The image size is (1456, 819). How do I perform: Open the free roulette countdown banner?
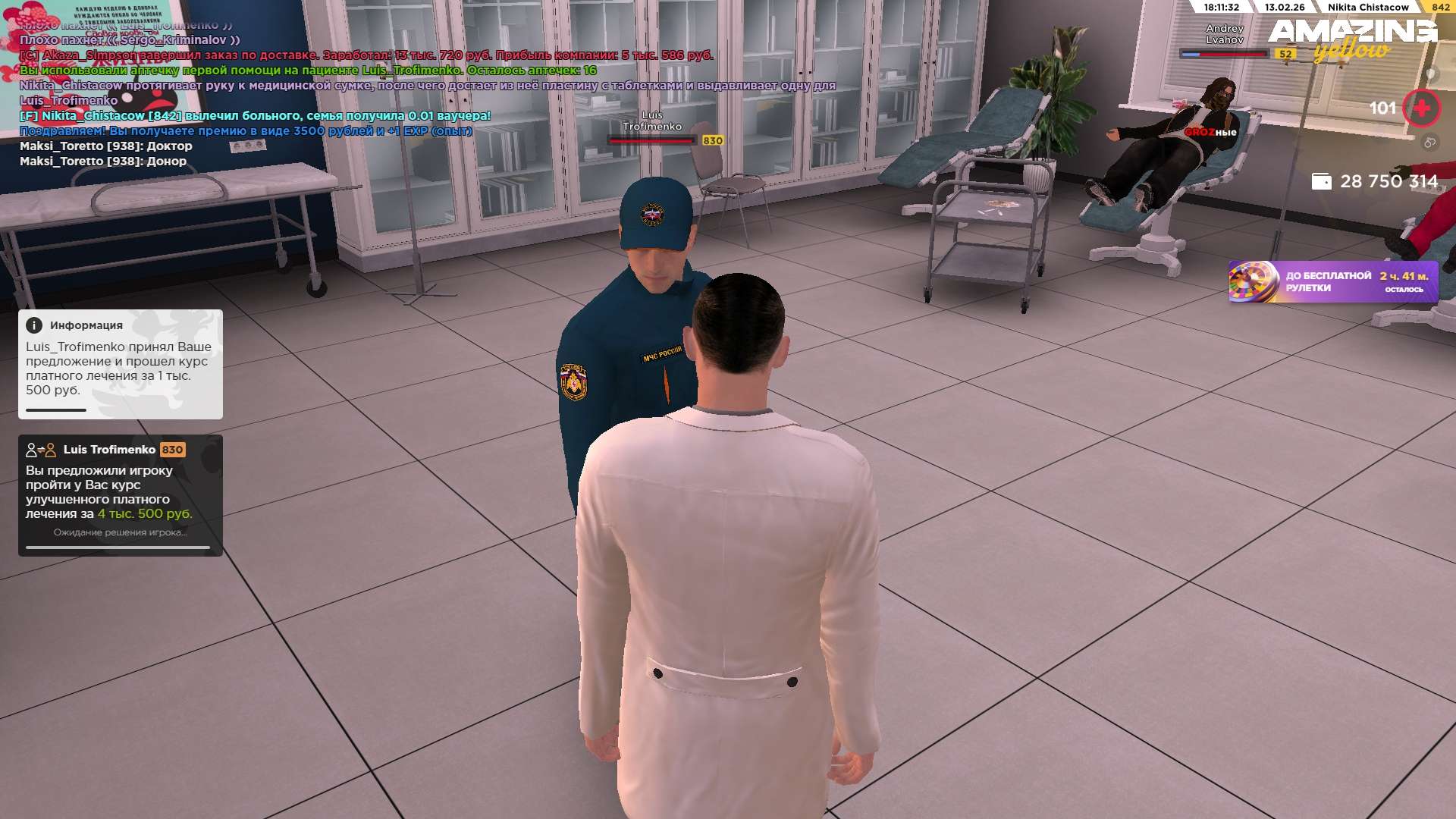1332,281
